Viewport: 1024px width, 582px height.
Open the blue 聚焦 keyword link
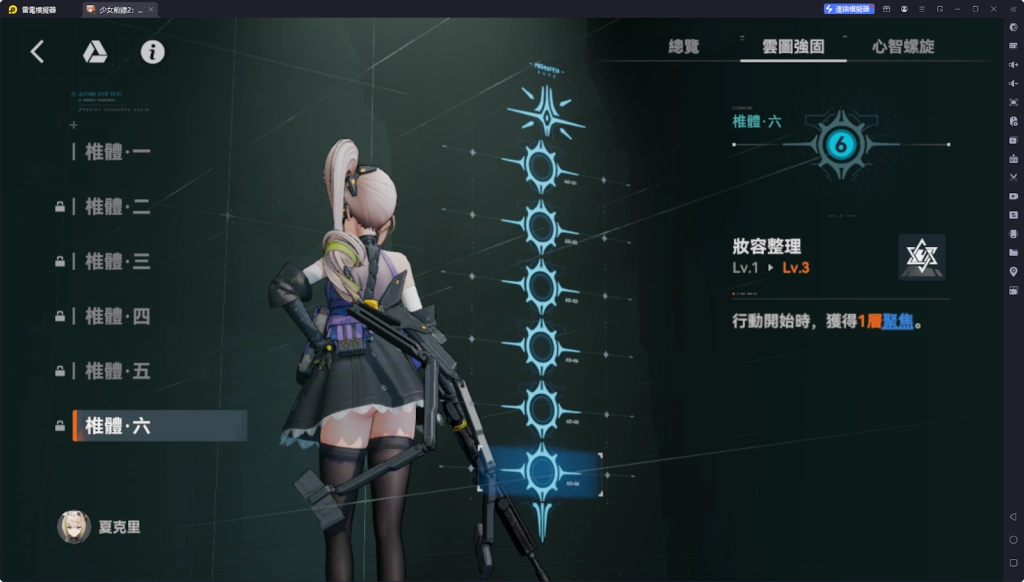pos(896,322)
